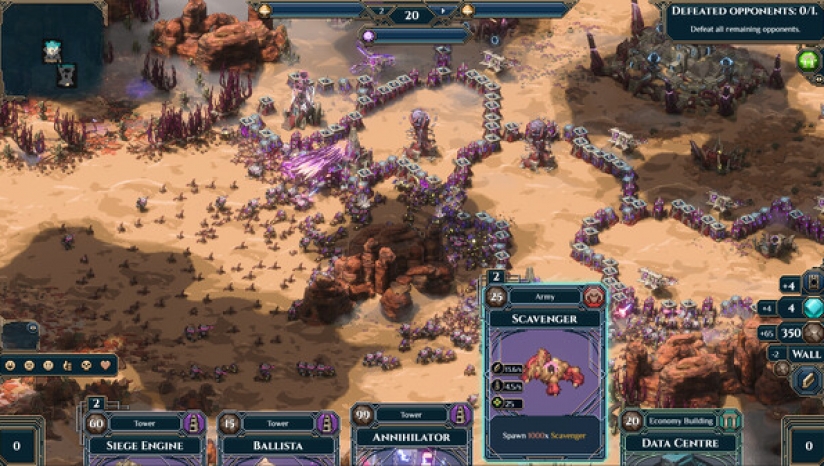Select the Siege Engine tower card
The width and height of the screenshot is (824, 466).
tap(143, 441)
